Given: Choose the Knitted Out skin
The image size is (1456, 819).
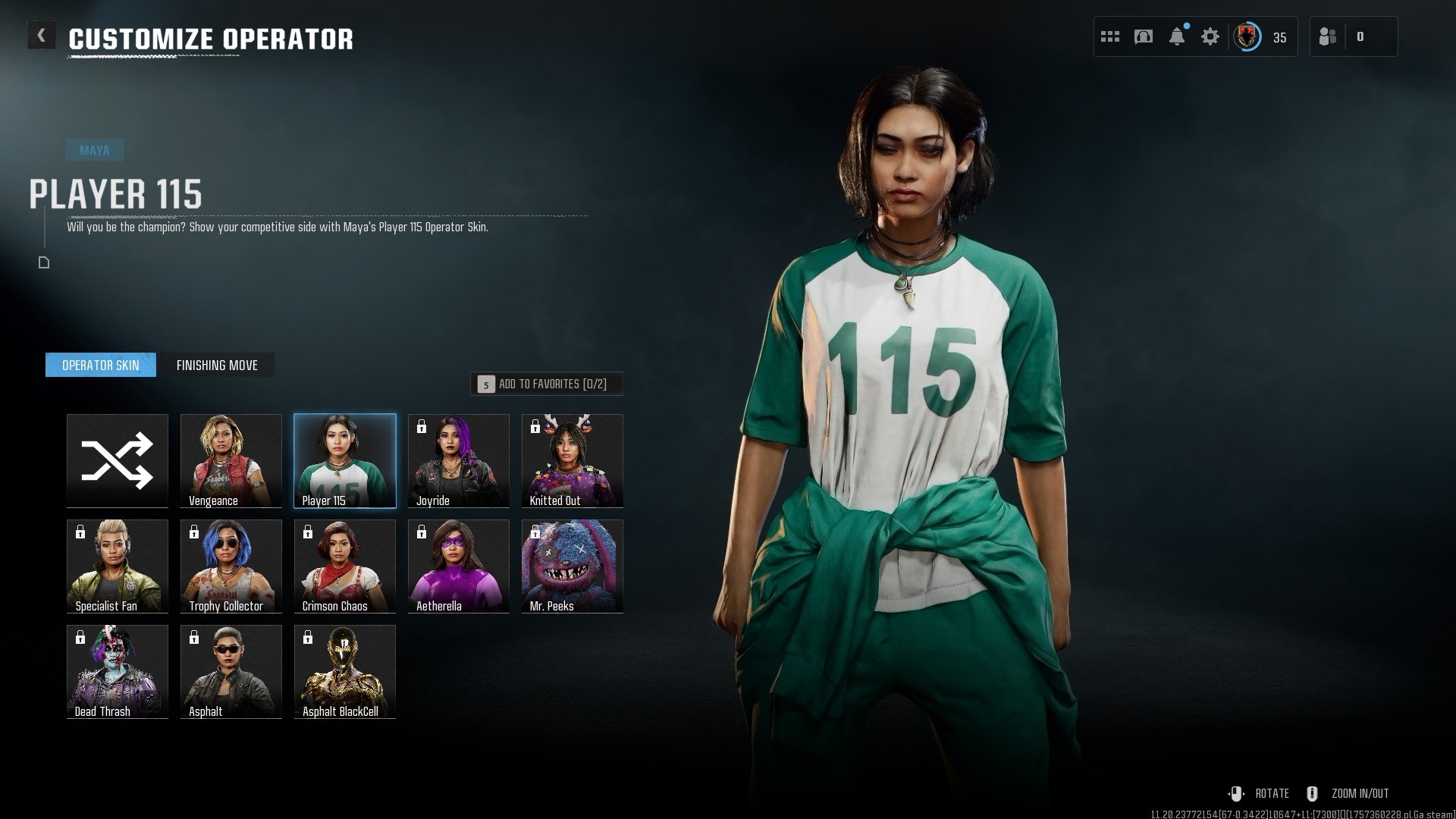Looking at the screenshot, I should click(x=573, y=460).
